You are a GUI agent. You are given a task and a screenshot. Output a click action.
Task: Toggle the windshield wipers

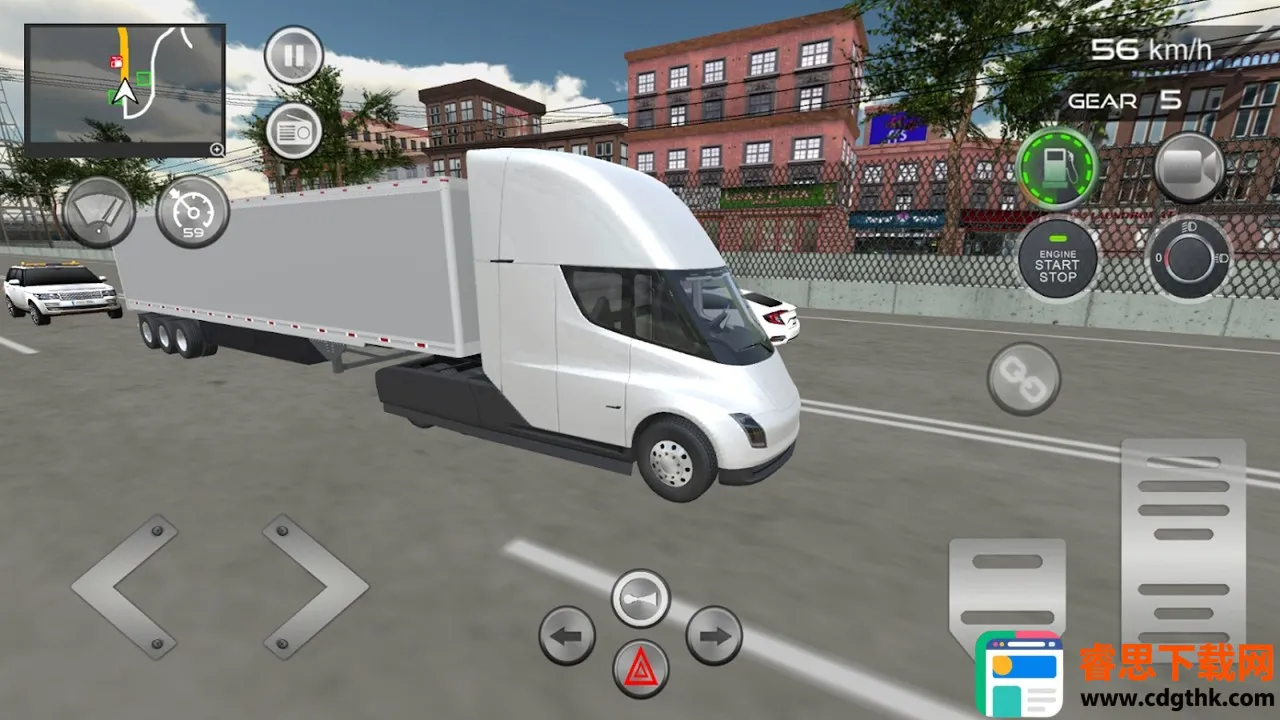click(99, 212)
